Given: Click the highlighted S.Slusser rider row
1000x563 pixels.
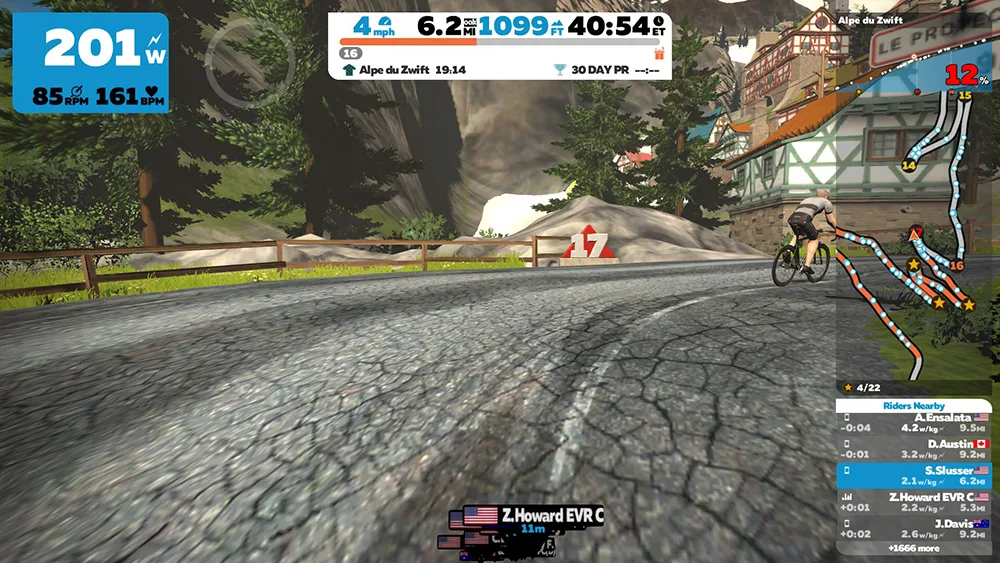Looking at the screenshot, I should 915,474.
